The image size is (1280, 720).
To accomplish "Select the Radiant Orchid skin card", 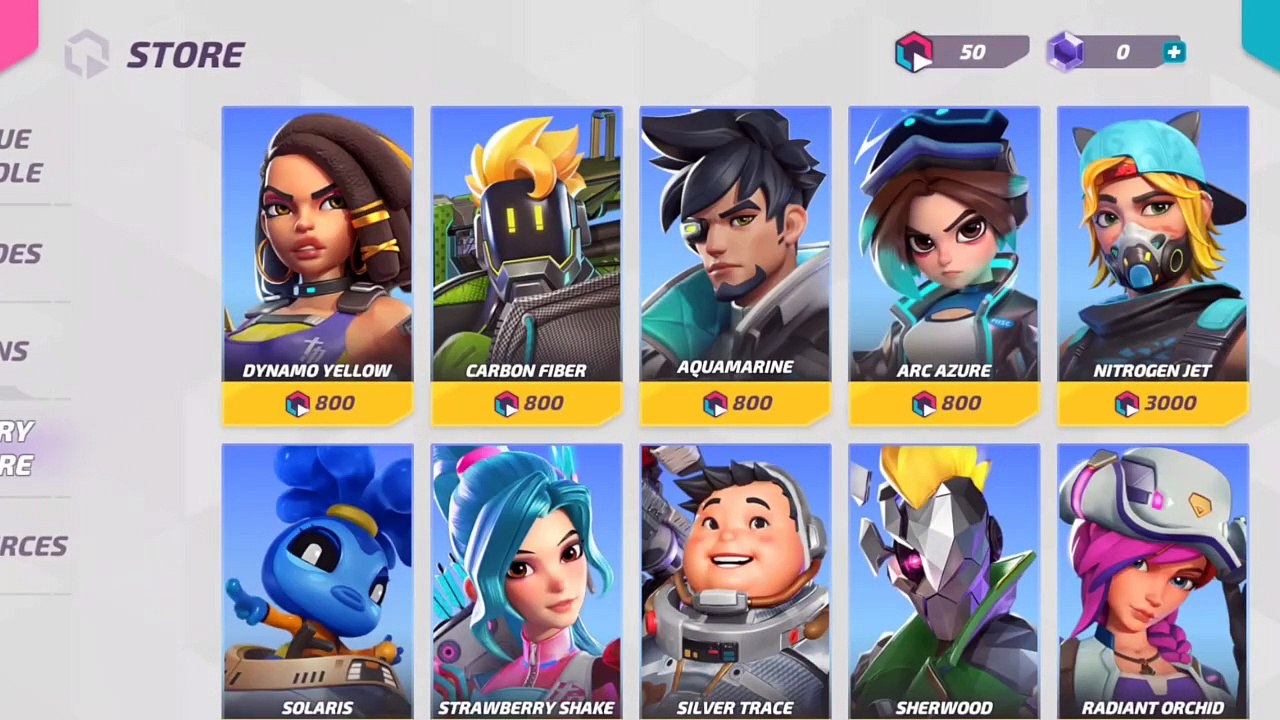I will click(x=1153, y=580).
